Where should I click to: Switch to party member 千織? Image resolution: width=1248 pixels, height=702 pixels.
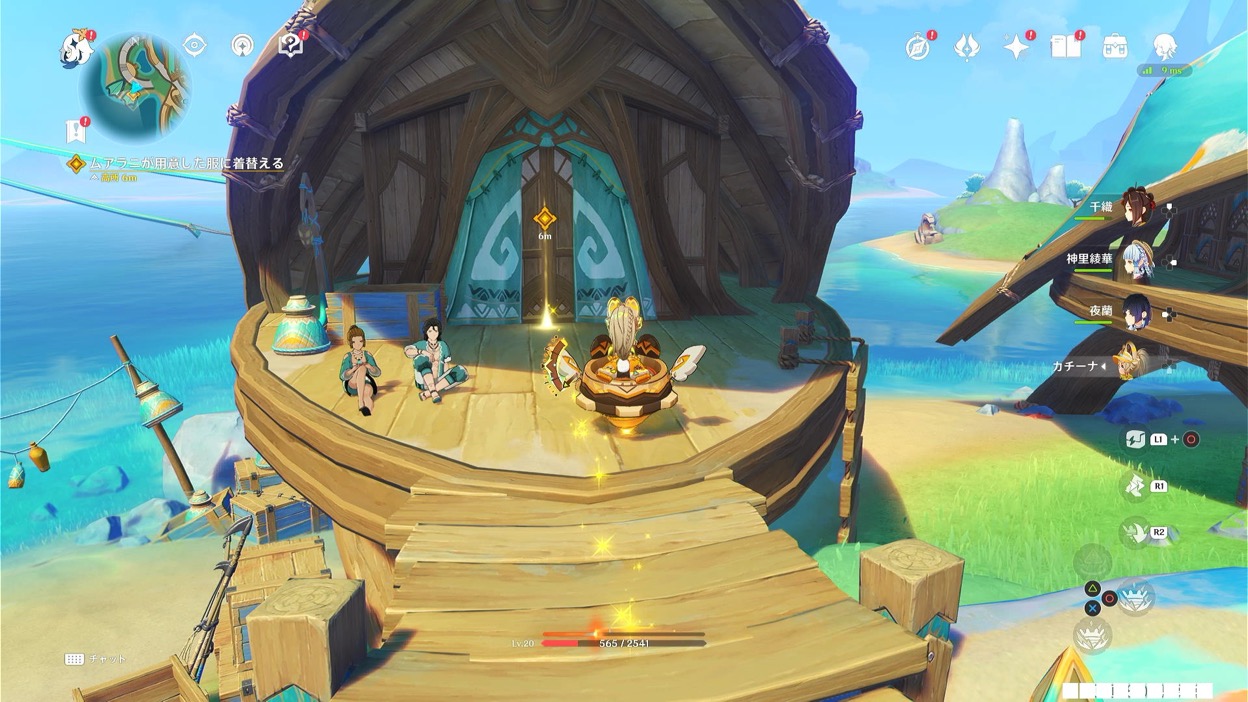point(1136,207)
